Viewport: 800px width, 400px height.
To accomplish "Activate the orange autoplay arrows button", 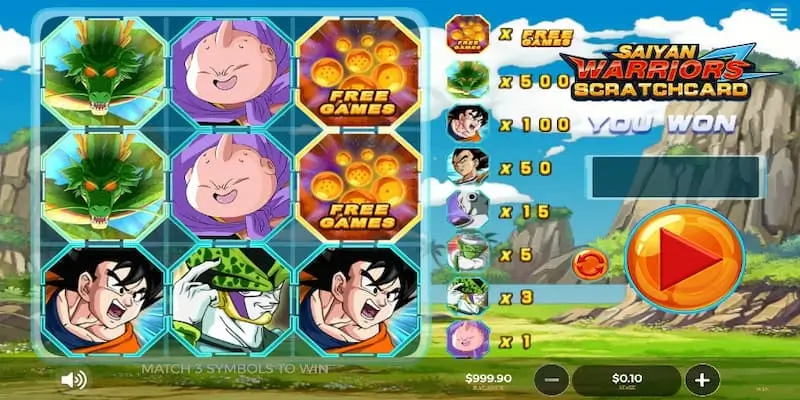I will point(588,264).
